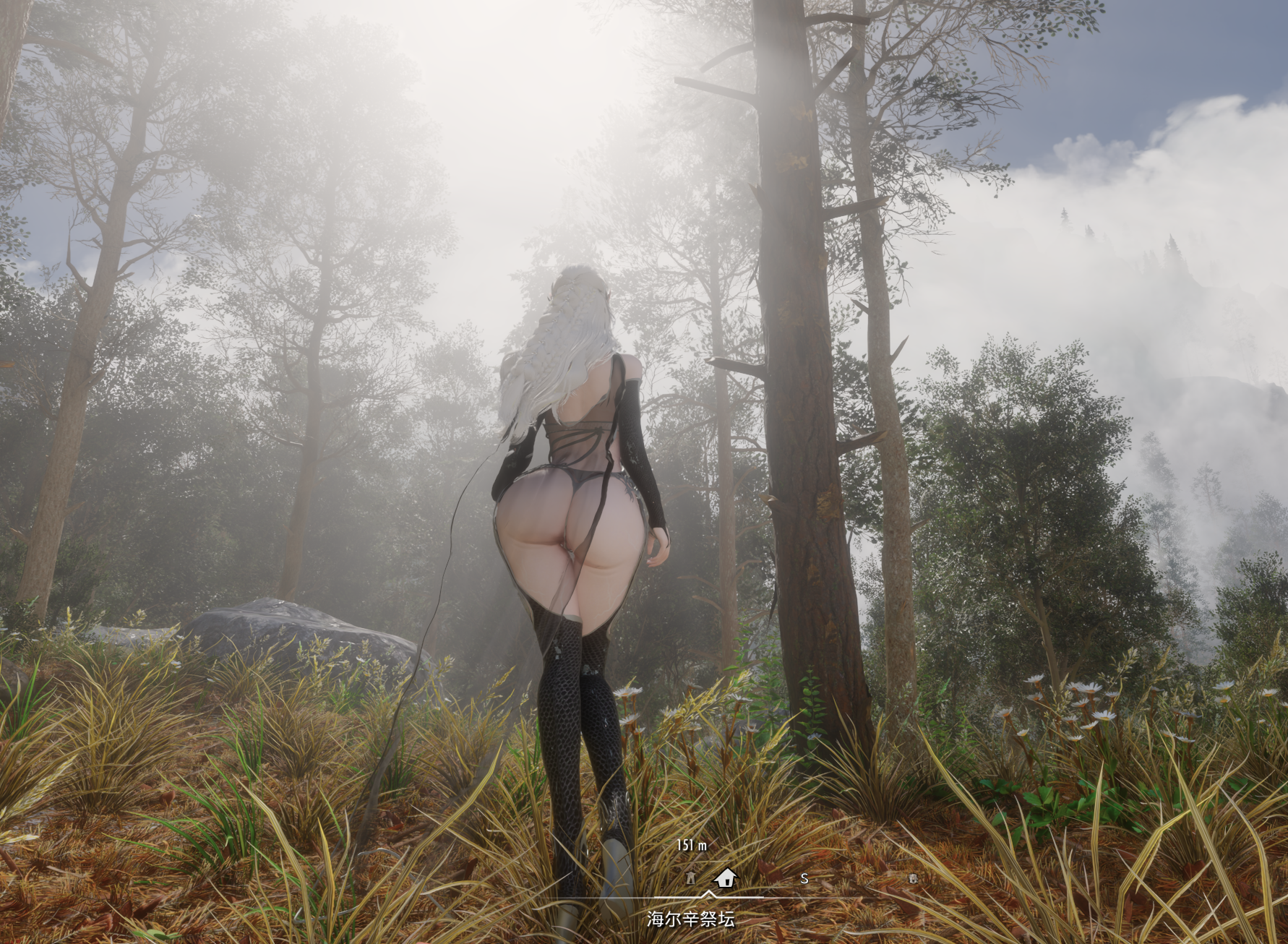Click the small tower marker on compass
This screenshot has width=1288, height=944.
click(690, 878)
